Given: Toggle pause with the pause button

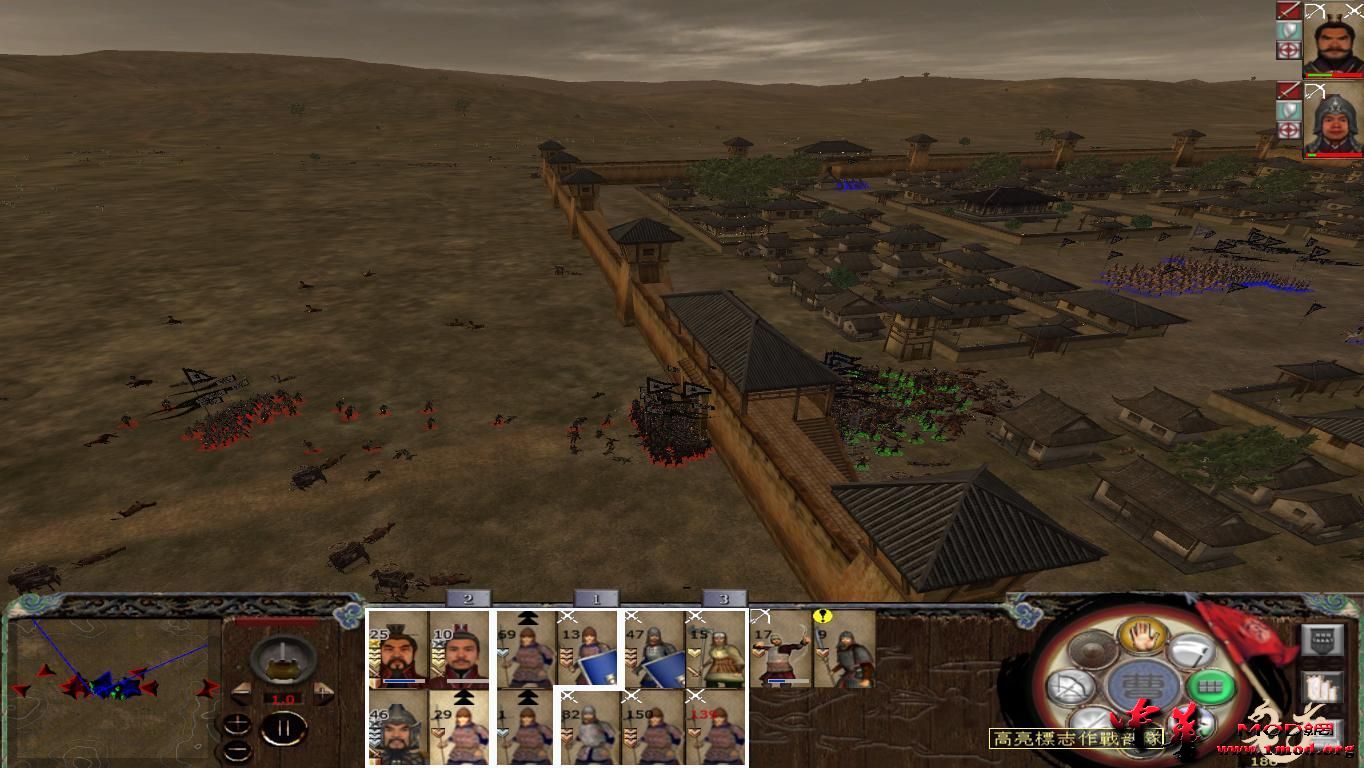Looking at the screenshot, I should (285, 727).
